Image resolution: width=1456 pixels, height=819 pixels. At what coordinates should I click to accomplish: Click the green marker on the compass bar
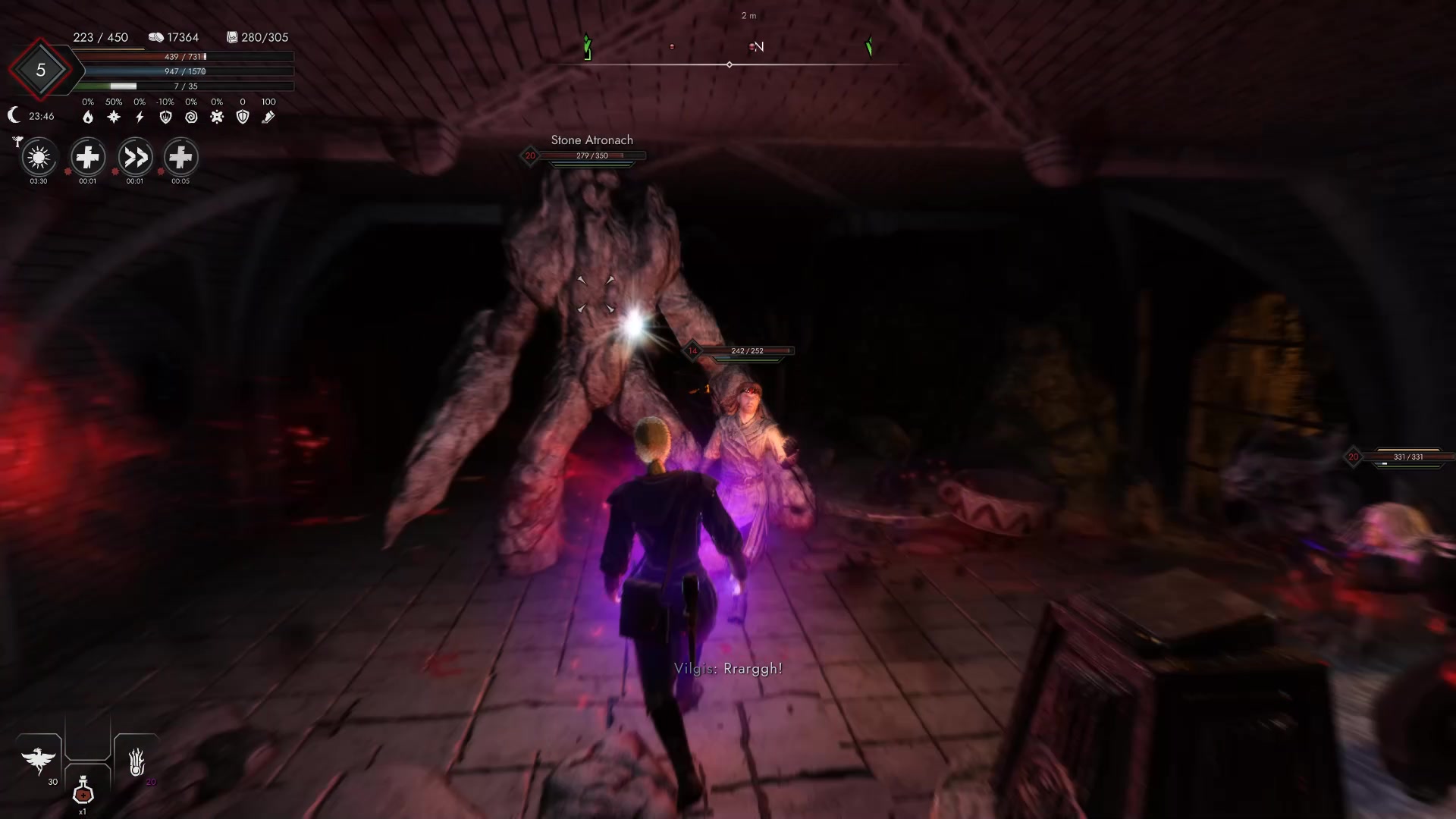[586, 47]
